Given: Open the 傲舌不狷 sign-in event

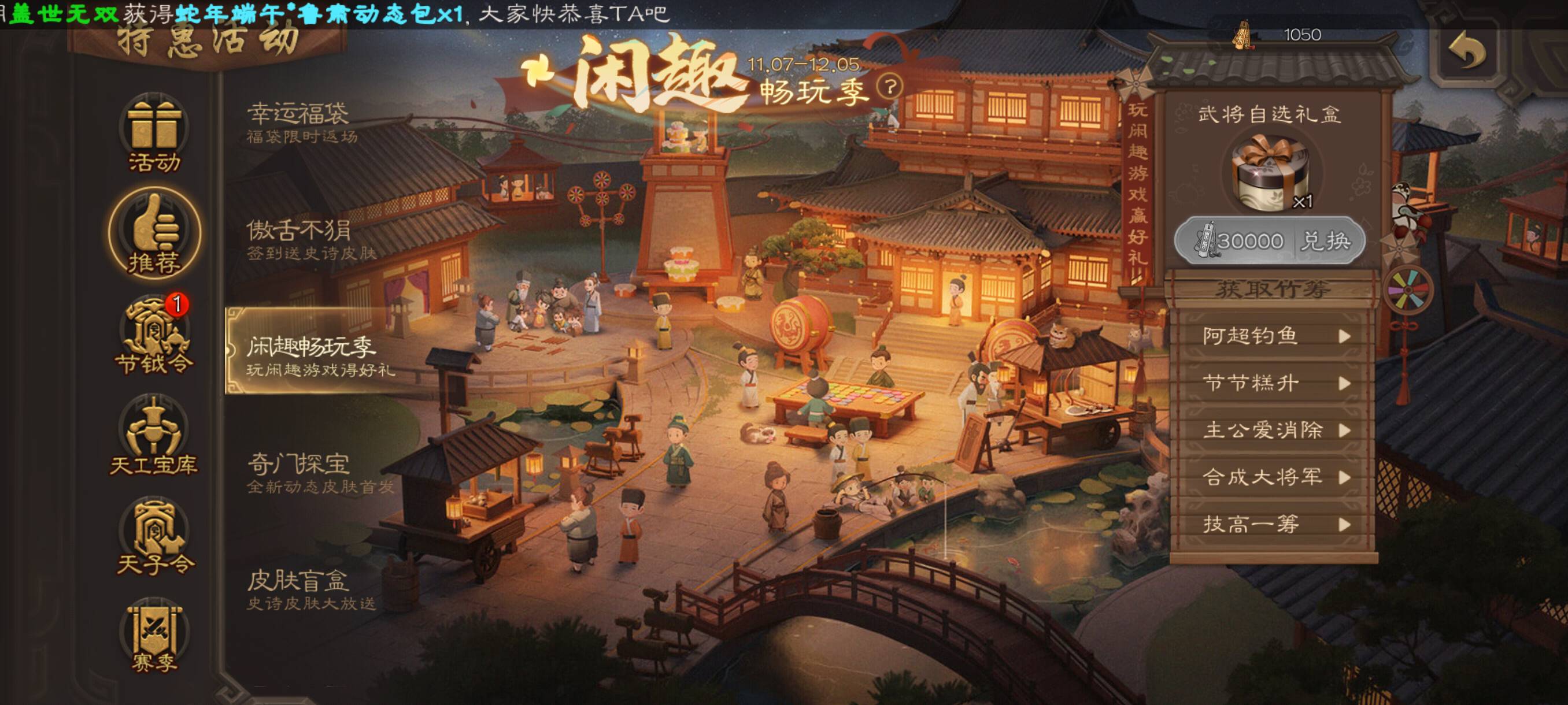Looking at the screenshot, I should [x=310, y=239].
